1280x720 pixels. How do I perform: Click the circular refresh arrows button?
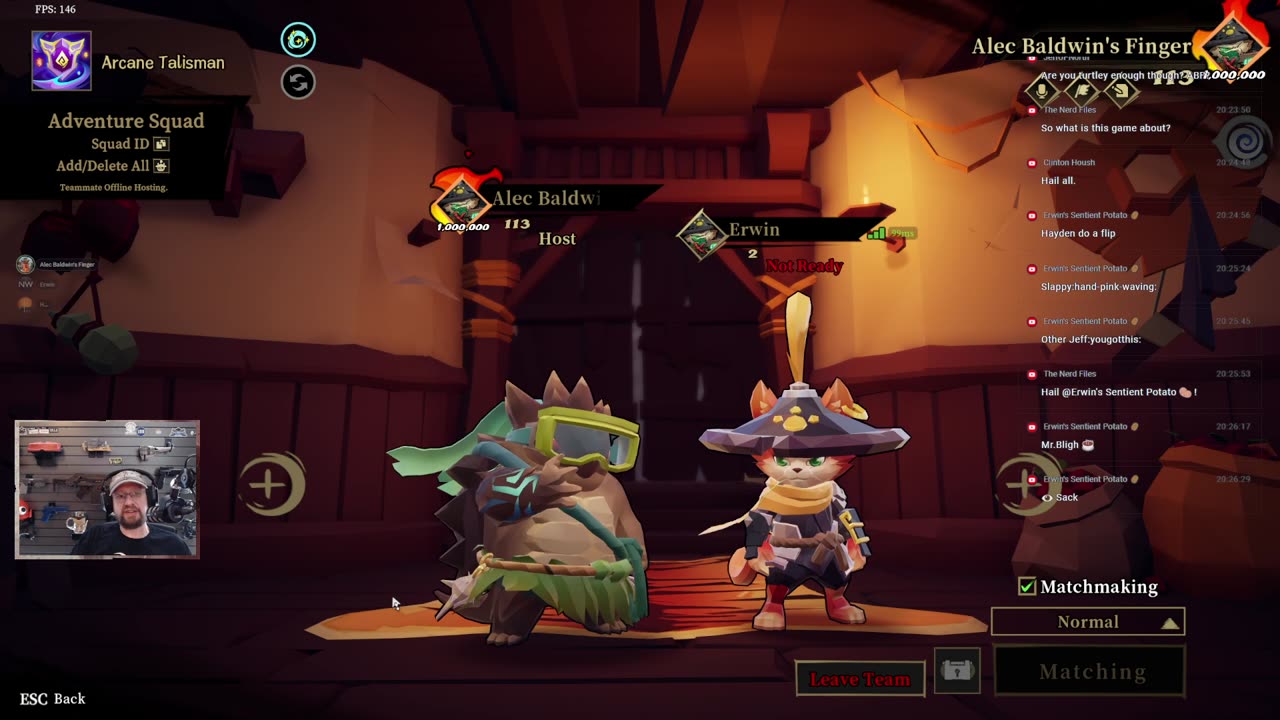tap(298, 82)
